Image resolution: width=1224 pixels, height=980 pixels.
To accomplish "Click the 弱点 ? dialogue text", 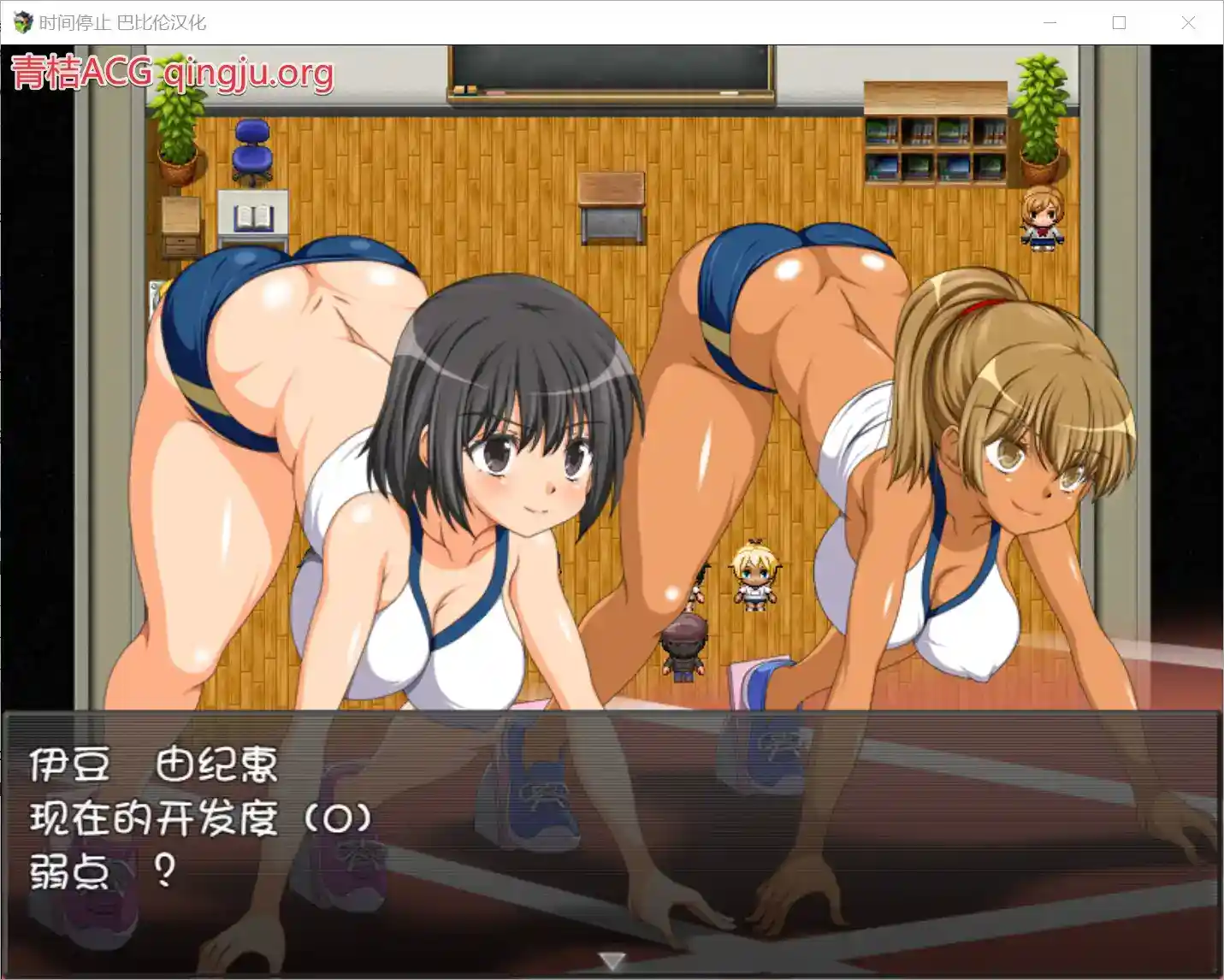I will tap(103, 869).
